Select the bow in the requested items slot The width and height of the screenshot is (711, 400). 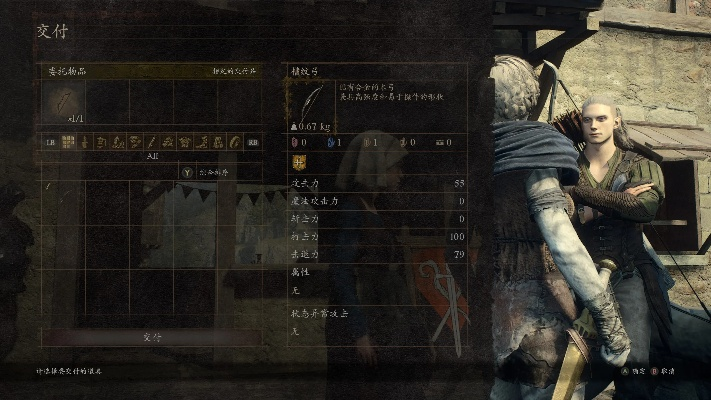tap(63, 102)
